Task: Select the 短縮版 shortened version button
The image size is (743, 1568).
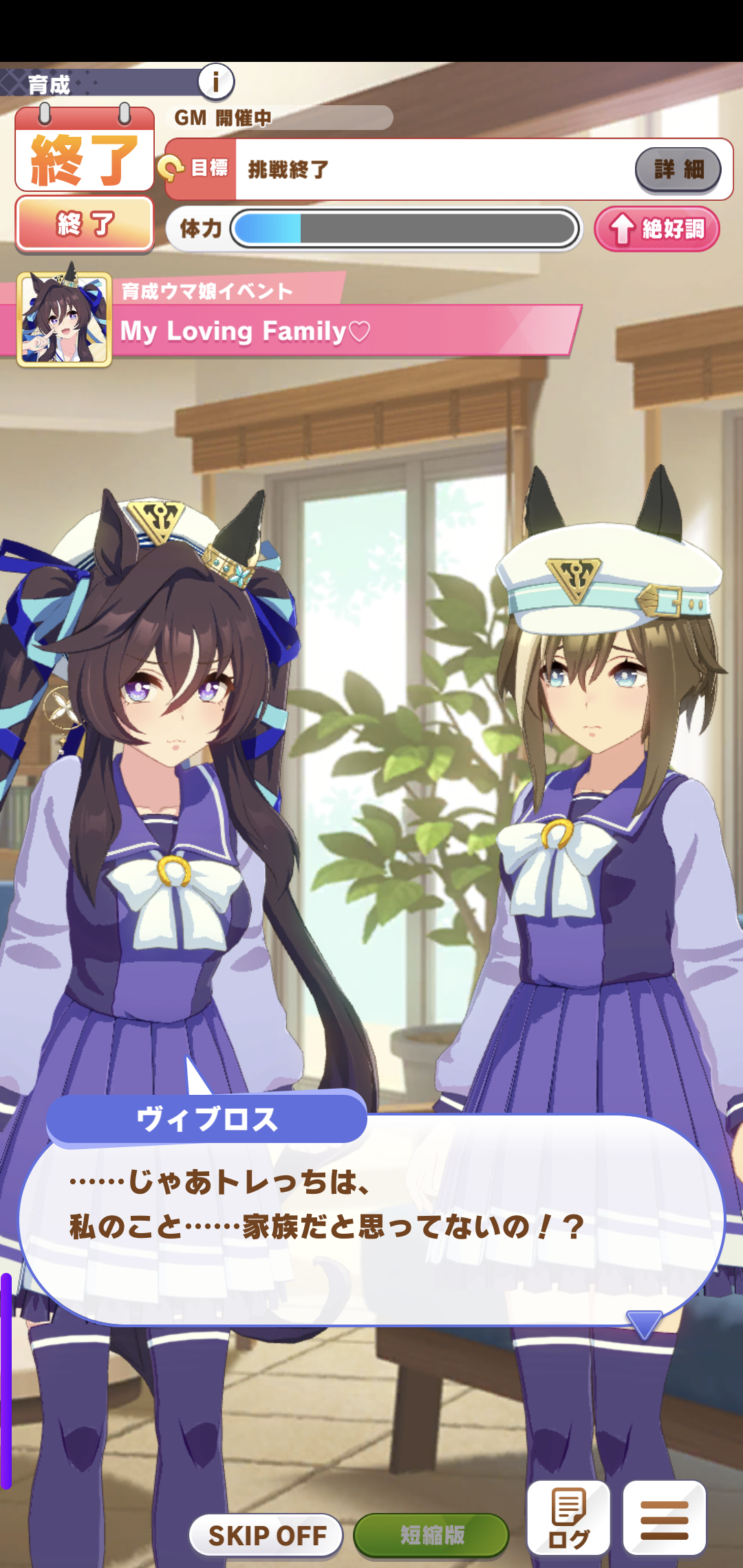Action: [431, 1534]
